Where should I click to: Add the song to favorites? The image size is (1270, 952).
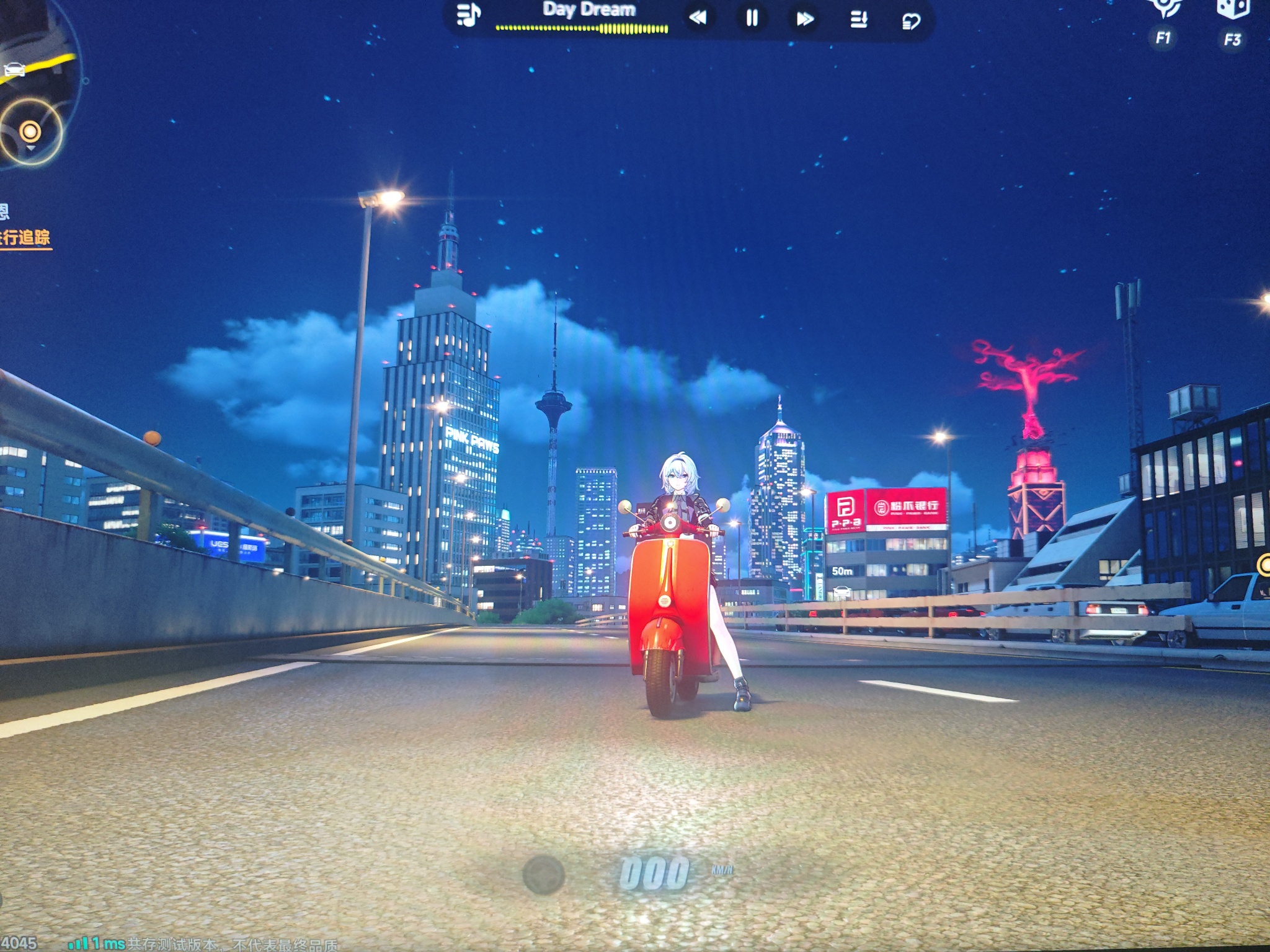coord(910,22)
